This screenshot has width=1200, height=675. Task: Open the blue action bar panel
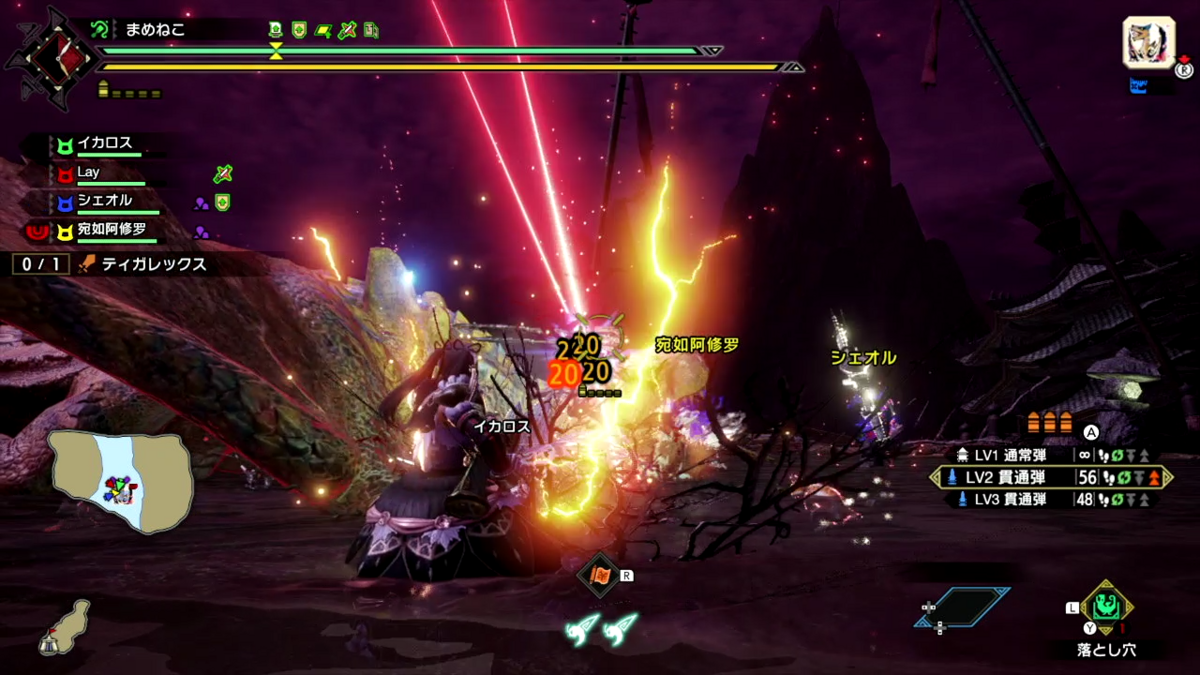(962, 607)
